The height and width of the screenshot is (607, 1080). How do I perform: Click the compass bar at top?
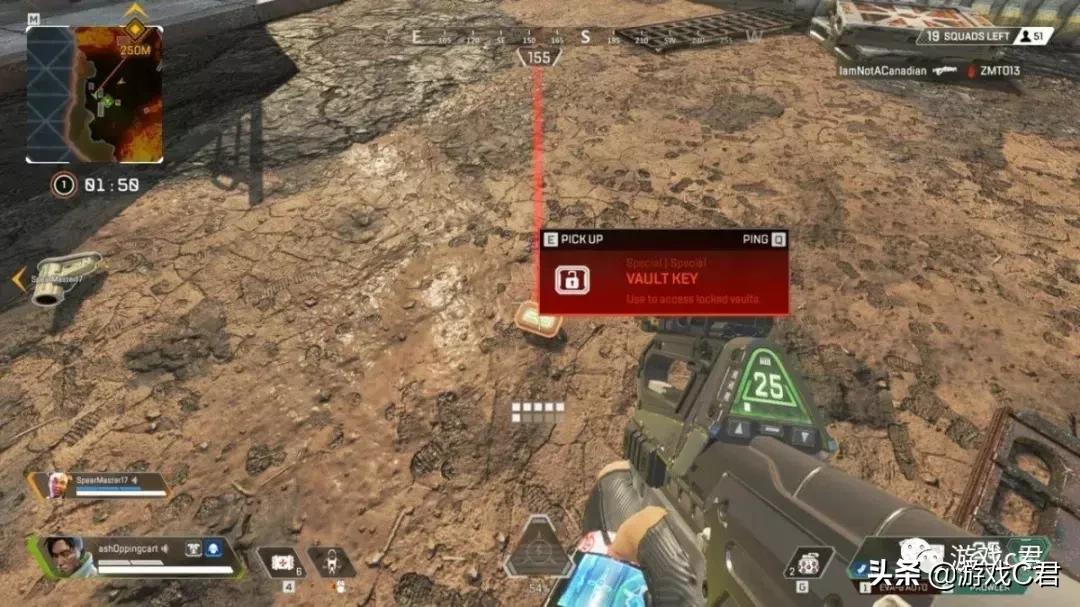coord(586,38)
